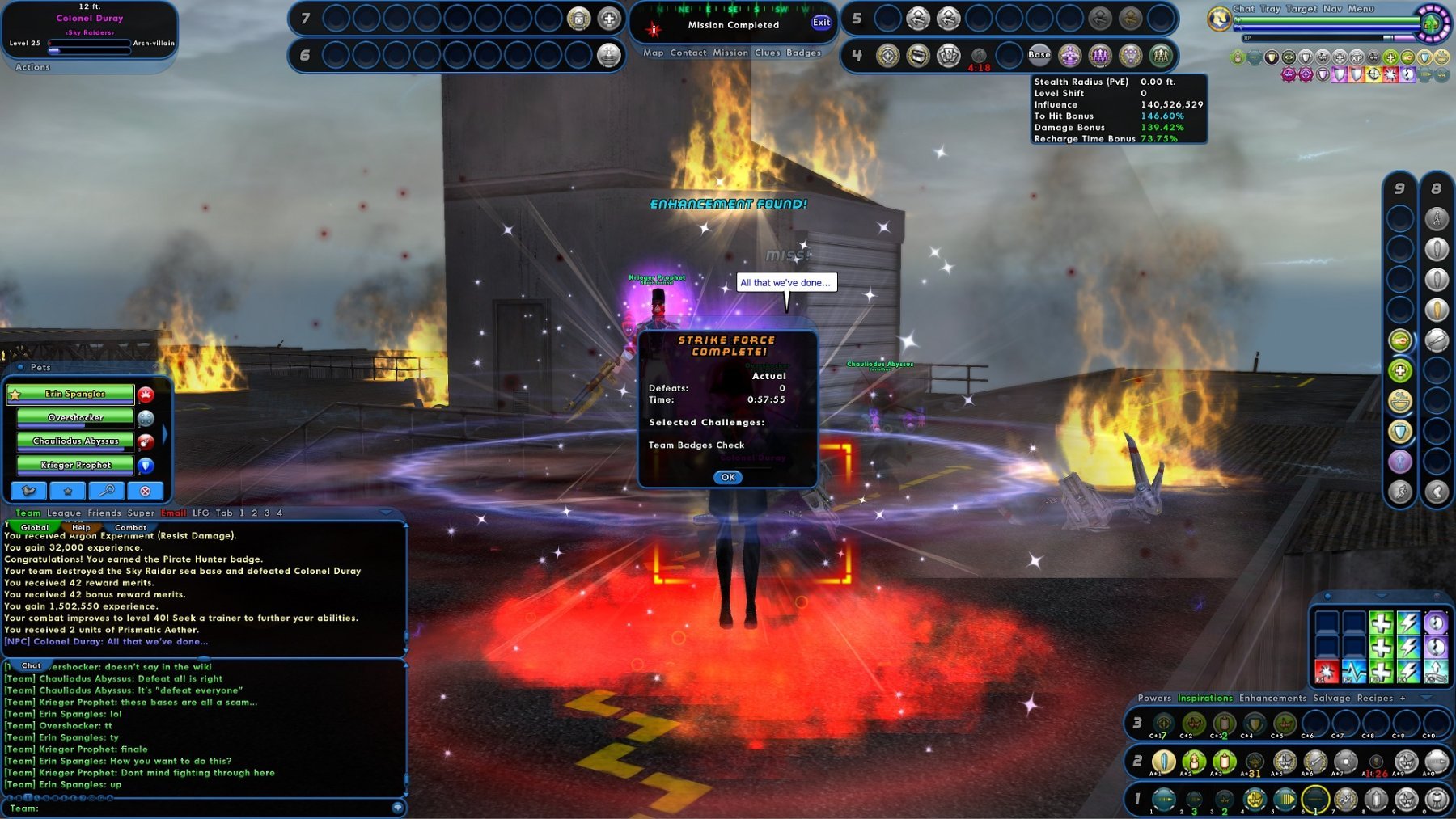Show the Clues tab
This screenshot has height=819, width=1456.
767,53
